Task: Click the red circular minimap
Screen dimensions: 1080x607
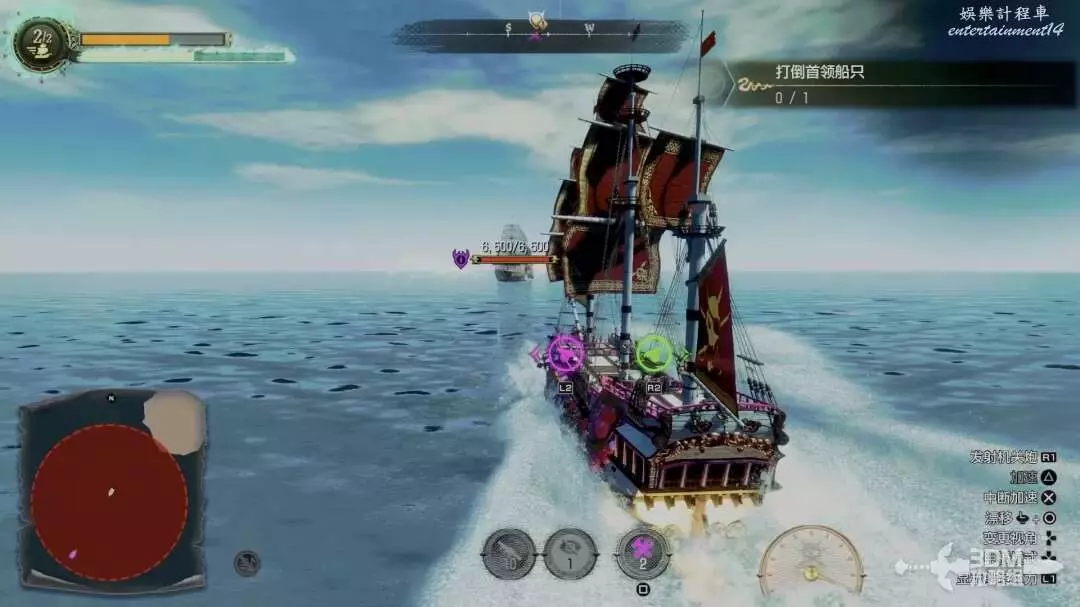Action: coord(109,502)
